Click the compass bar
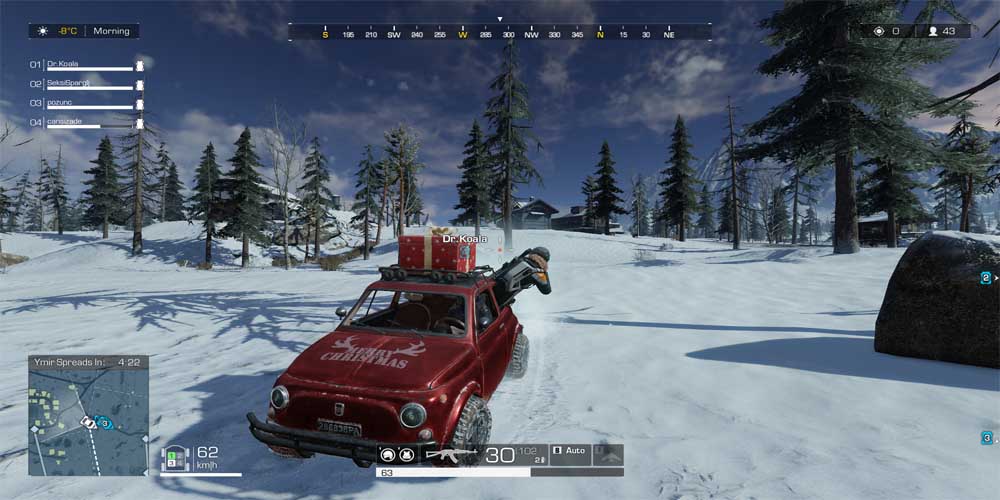The width and height of the screenshot is (1000, 500). (x=500, y=33)
